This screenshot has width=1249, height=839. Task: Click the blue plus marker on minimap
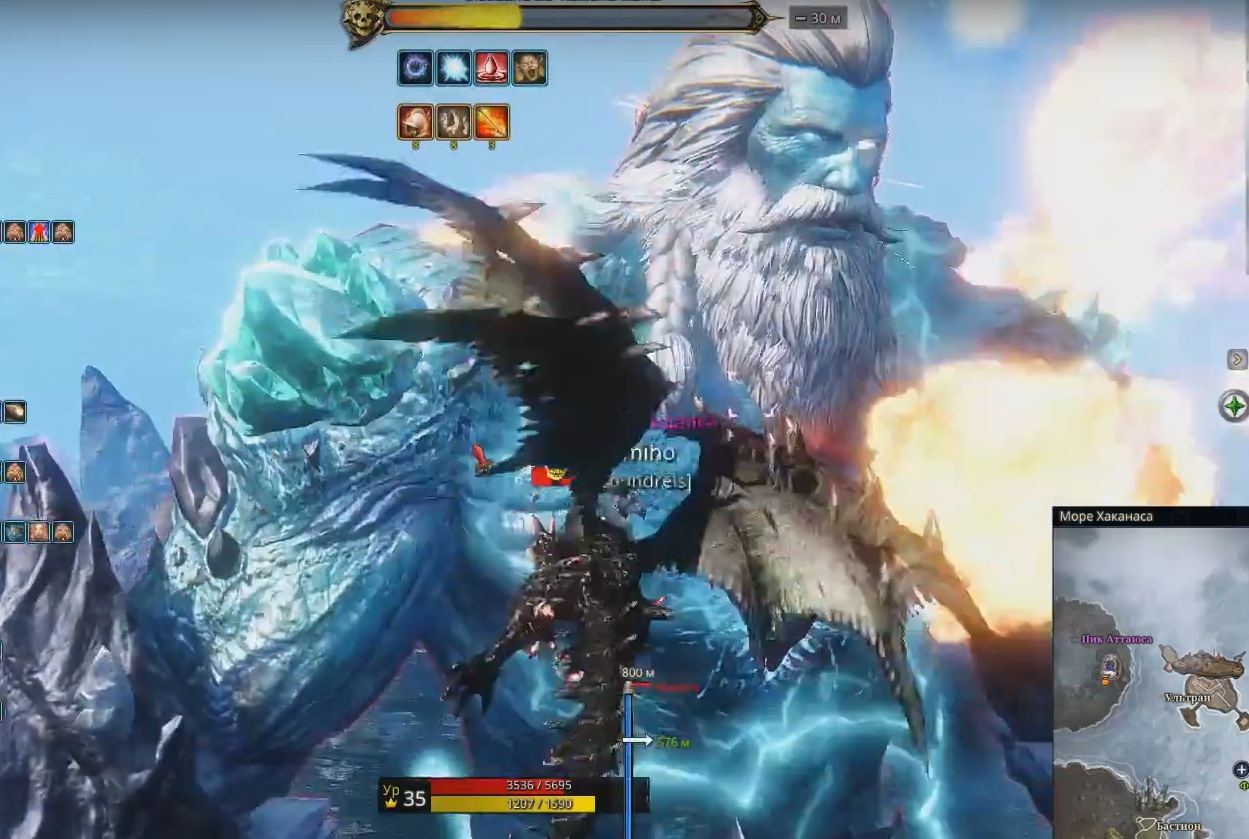click(x=1242, y=770)
